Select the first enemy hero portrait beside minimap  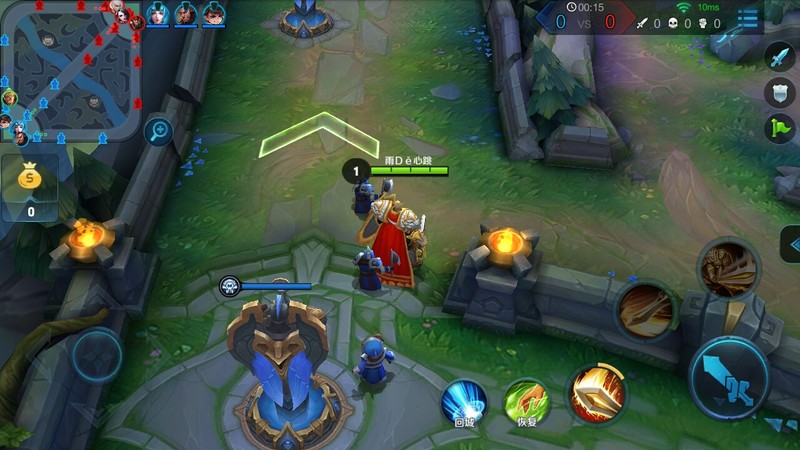(158, 14)
